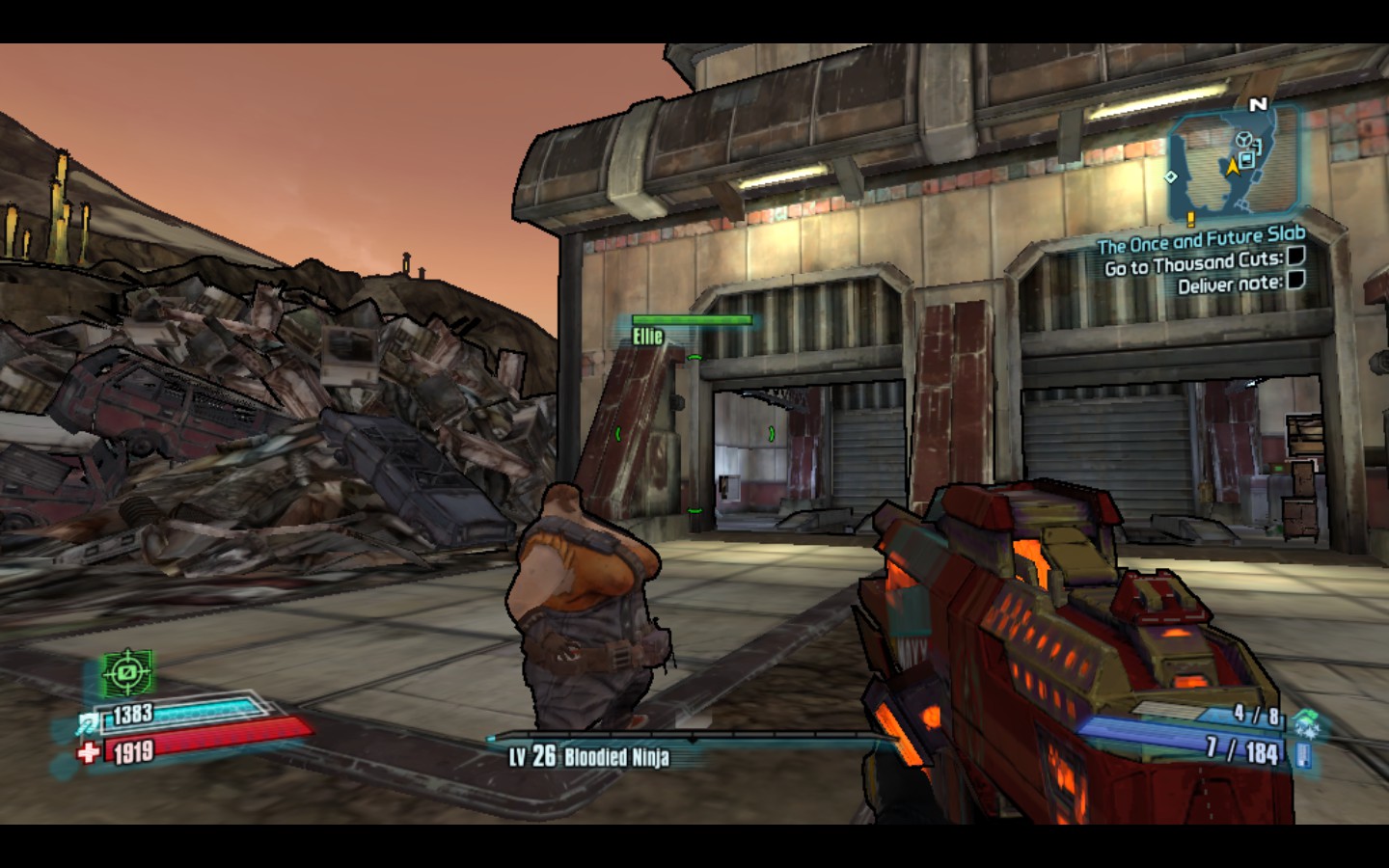Open the minimap in the corner
This screenshot has height=868, width=1389.
1233,164
